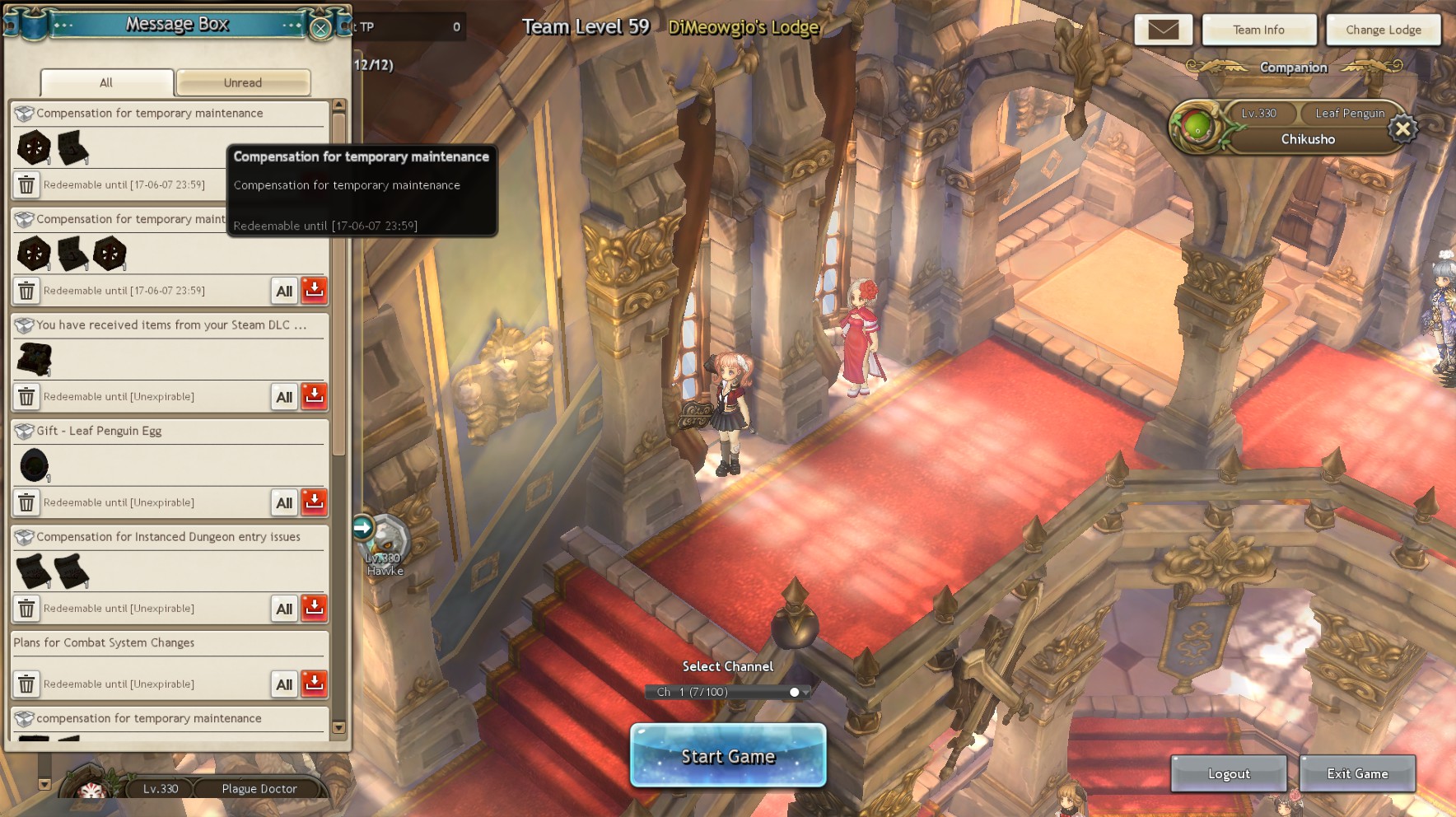Switch to the Unread messages tab
Image resolution: width=1456 pixels, height=817 pixels.
[243, 82]
